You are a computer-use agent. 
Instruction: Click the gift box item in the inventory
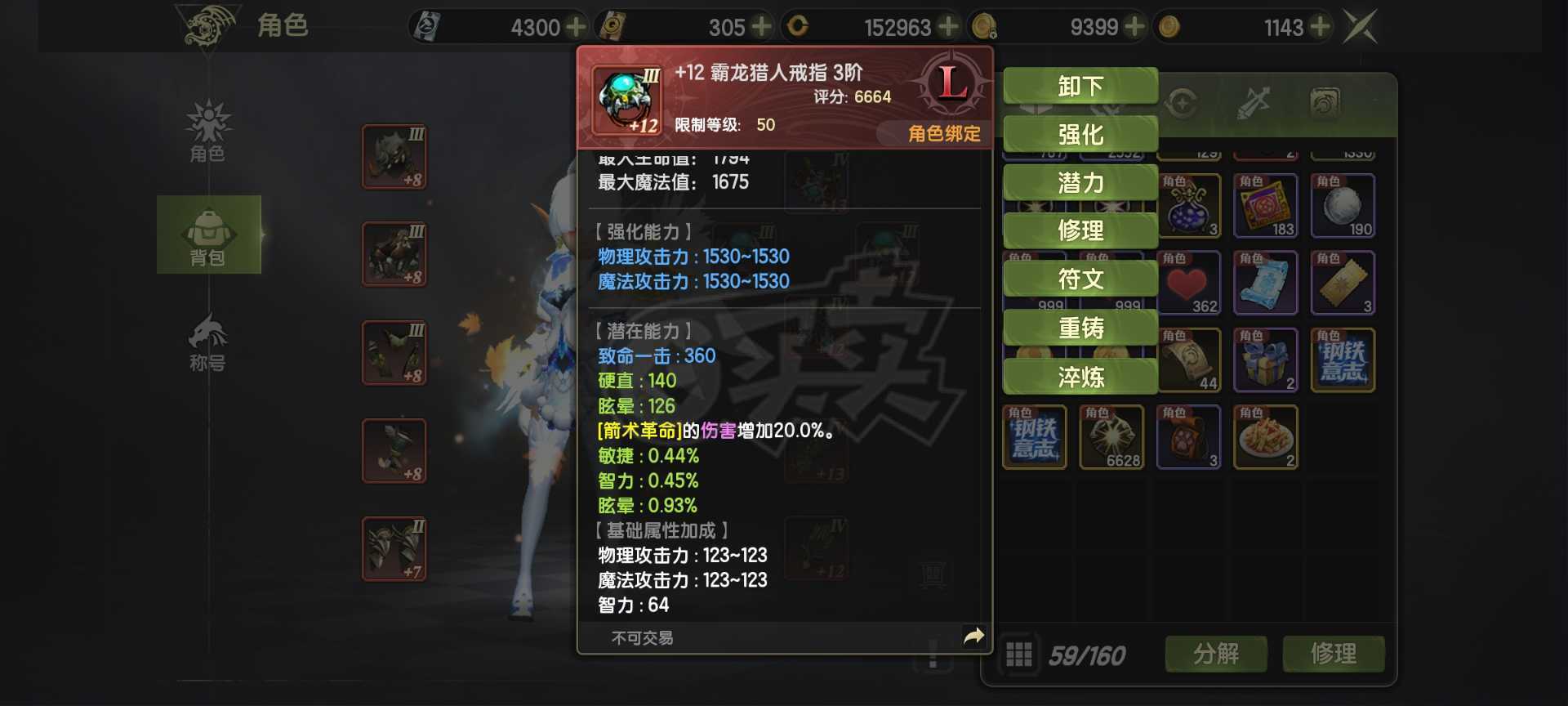(1267, 360)
